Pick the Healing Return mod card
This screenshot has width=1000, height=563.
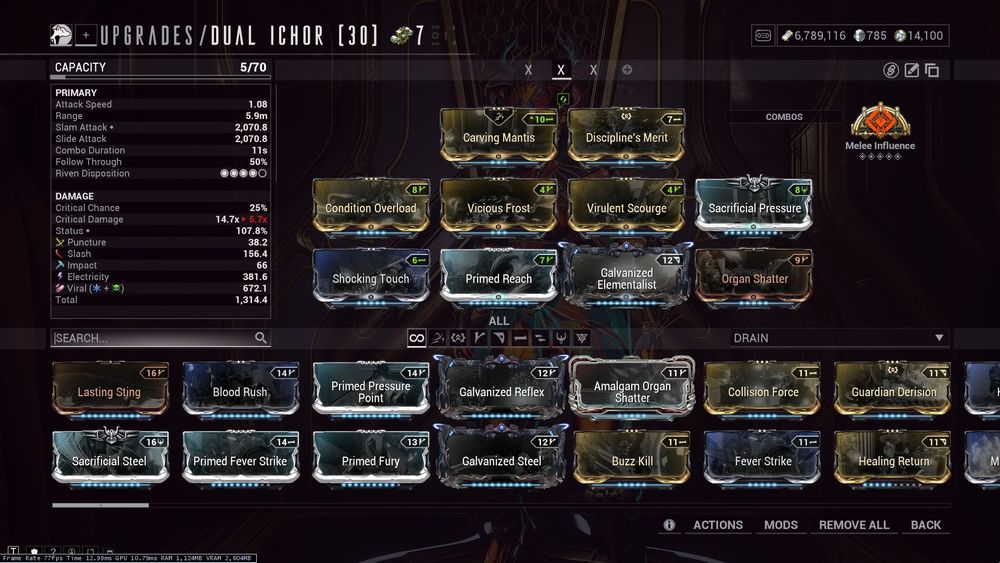pyautogui.click(x=893, y=460)
